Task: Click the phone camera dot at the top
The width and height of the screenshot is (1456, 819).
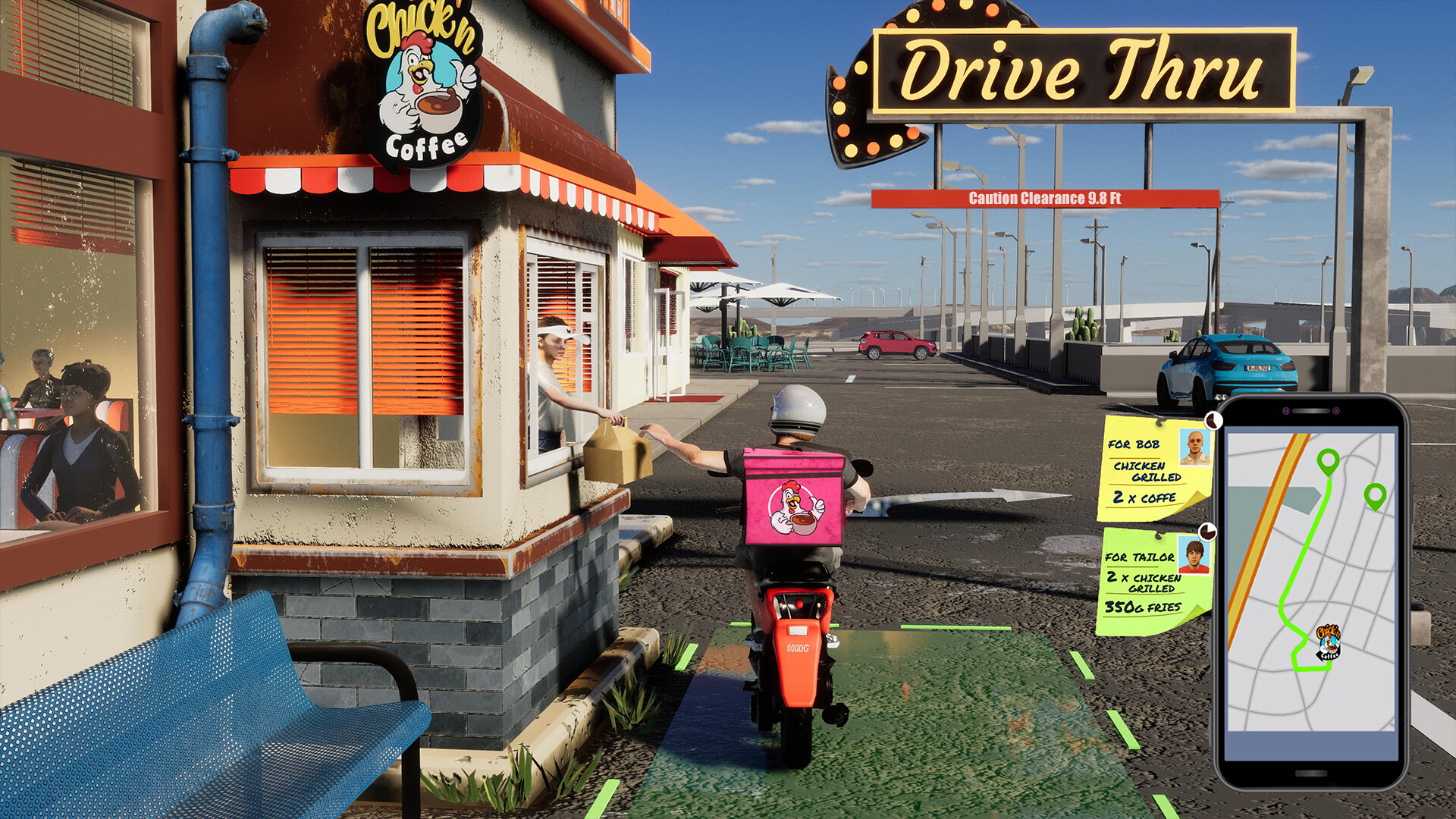Action: click(x=1286, y=409)
